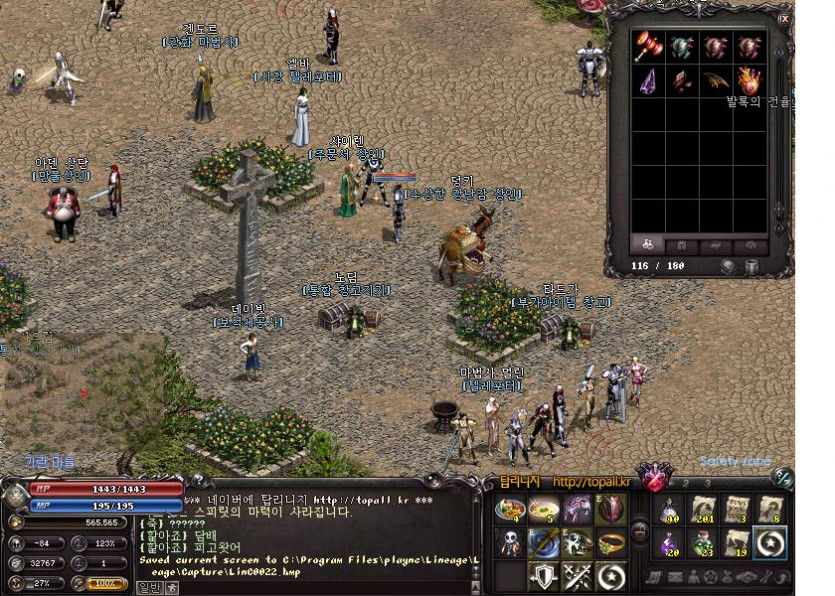
Task: Drink the green potion with count 23
Action: click(703, 543)
